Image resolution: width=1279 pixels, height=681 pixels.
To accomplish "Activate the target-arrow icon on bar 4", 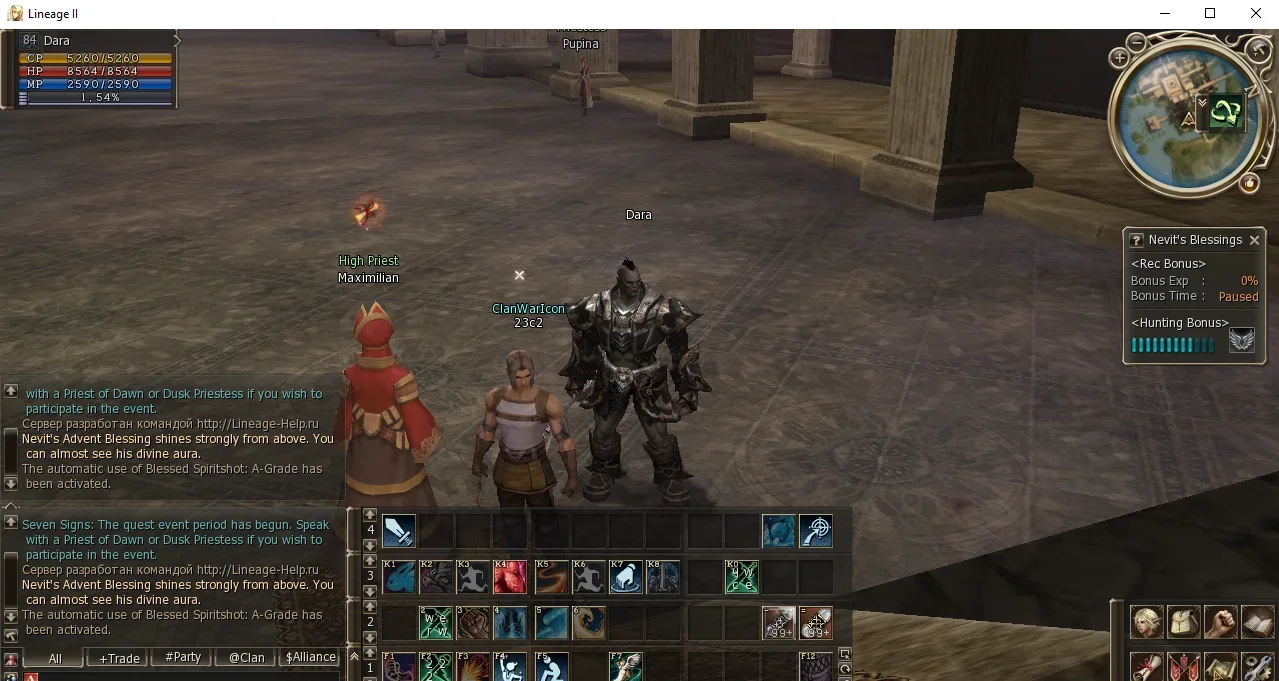I will (x=816, y=531).
